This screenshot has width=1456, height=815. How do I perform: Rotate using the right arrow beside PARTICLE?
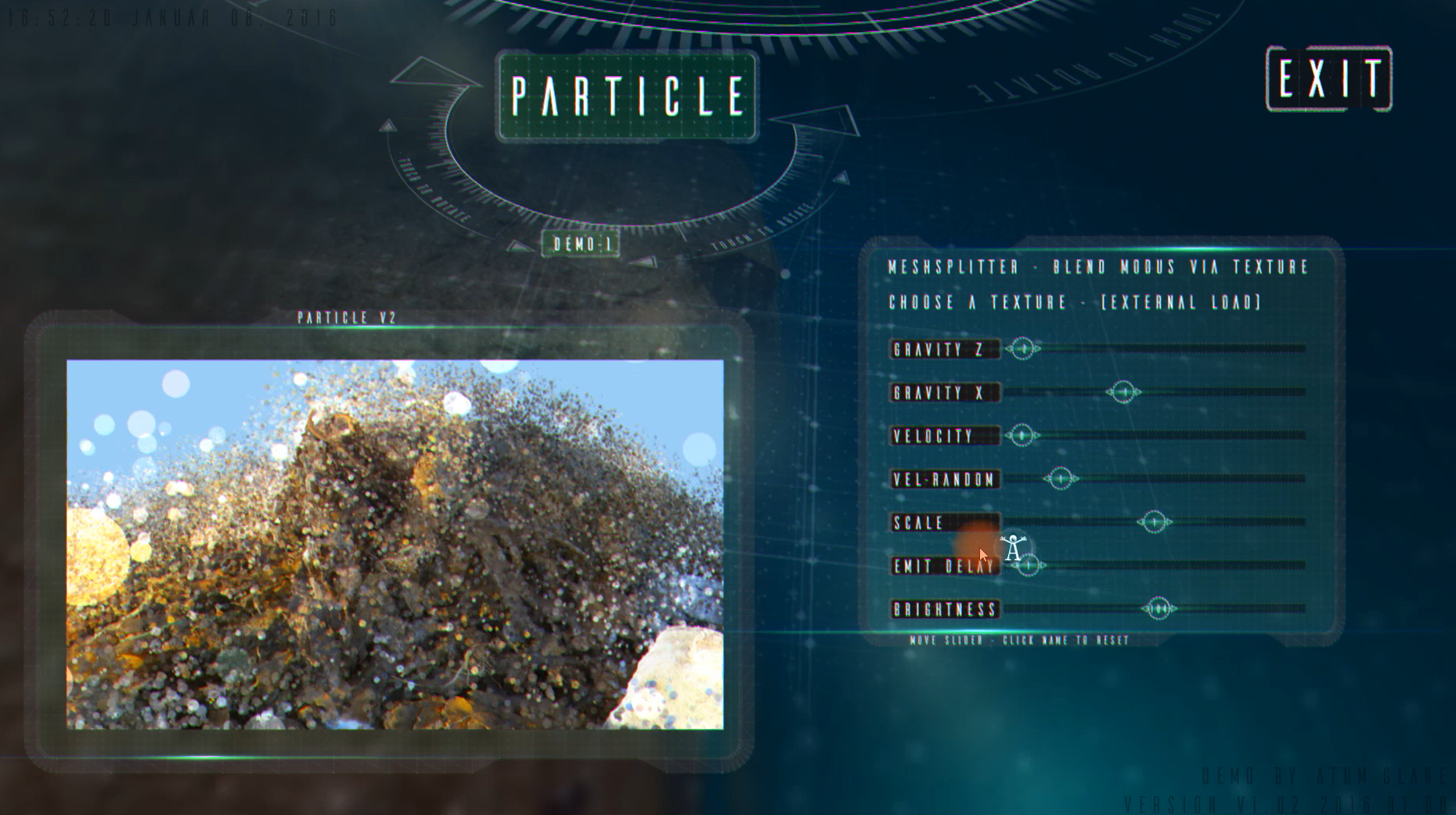[x=824, y=119]
